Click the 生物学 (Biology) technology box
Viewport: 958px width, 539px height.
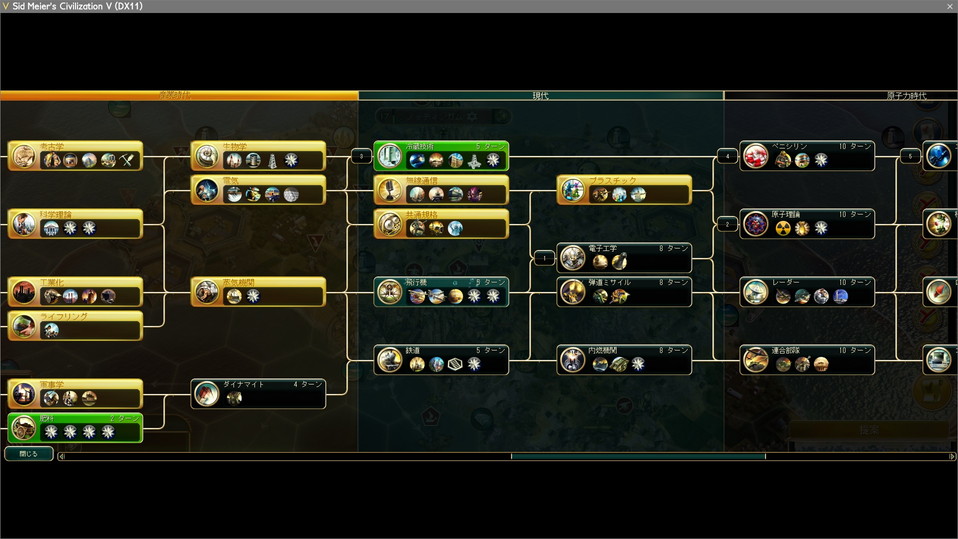pyautogui.click(x=259, y=155)
